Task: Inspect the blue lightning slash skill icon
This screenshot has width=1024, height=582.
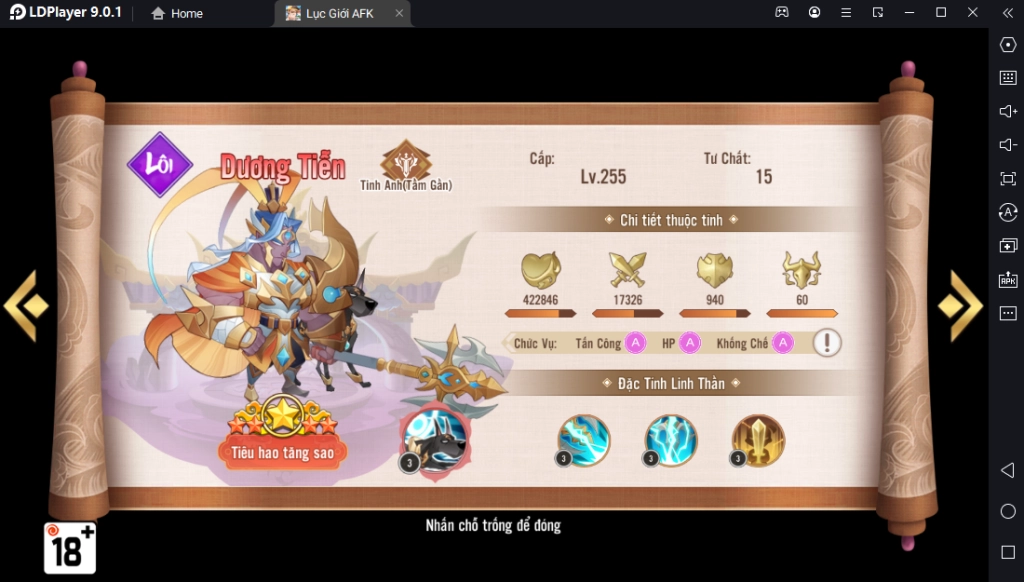Action: coord(584,440)
